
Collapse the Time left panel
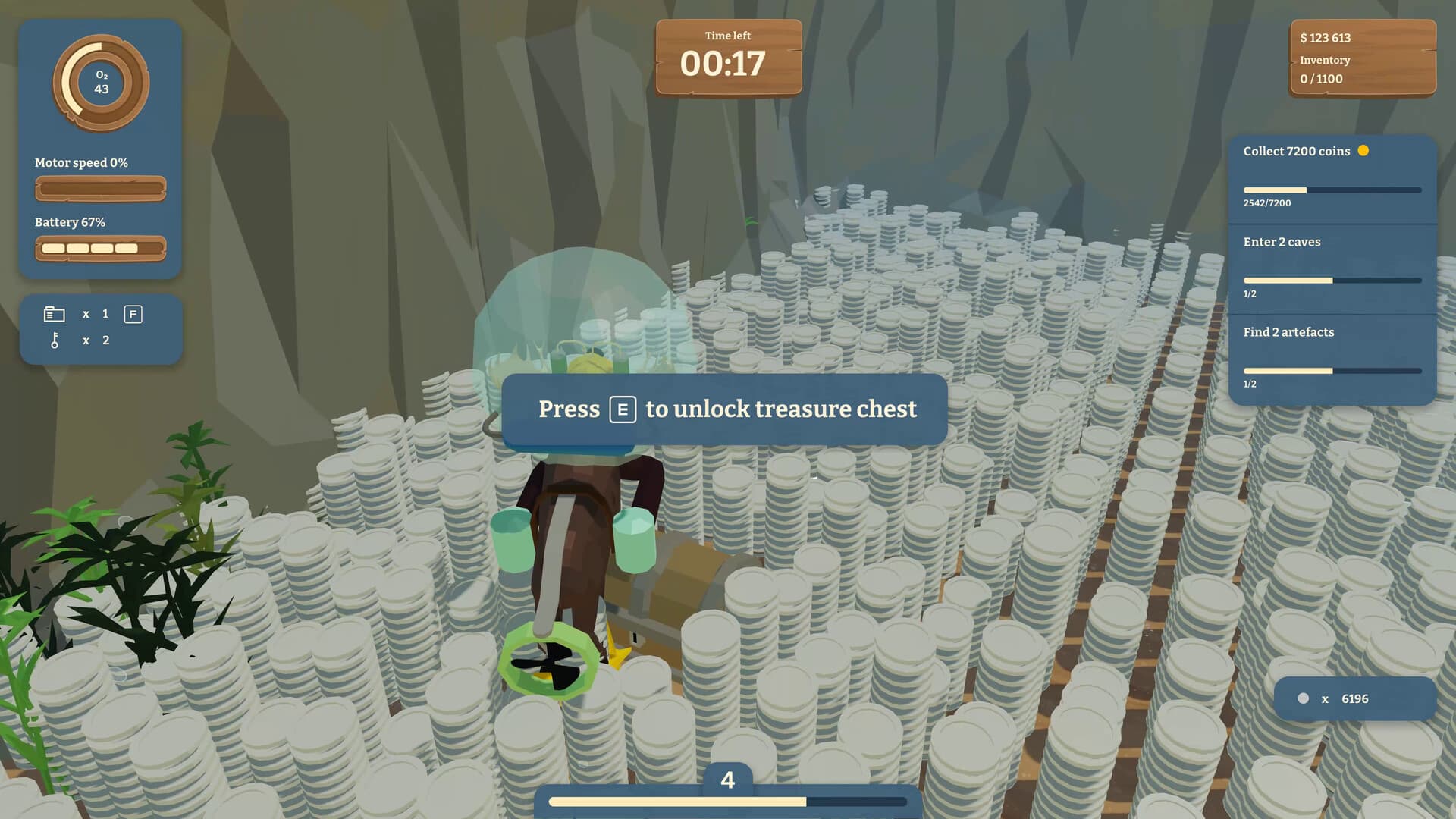tap(728, 57)
